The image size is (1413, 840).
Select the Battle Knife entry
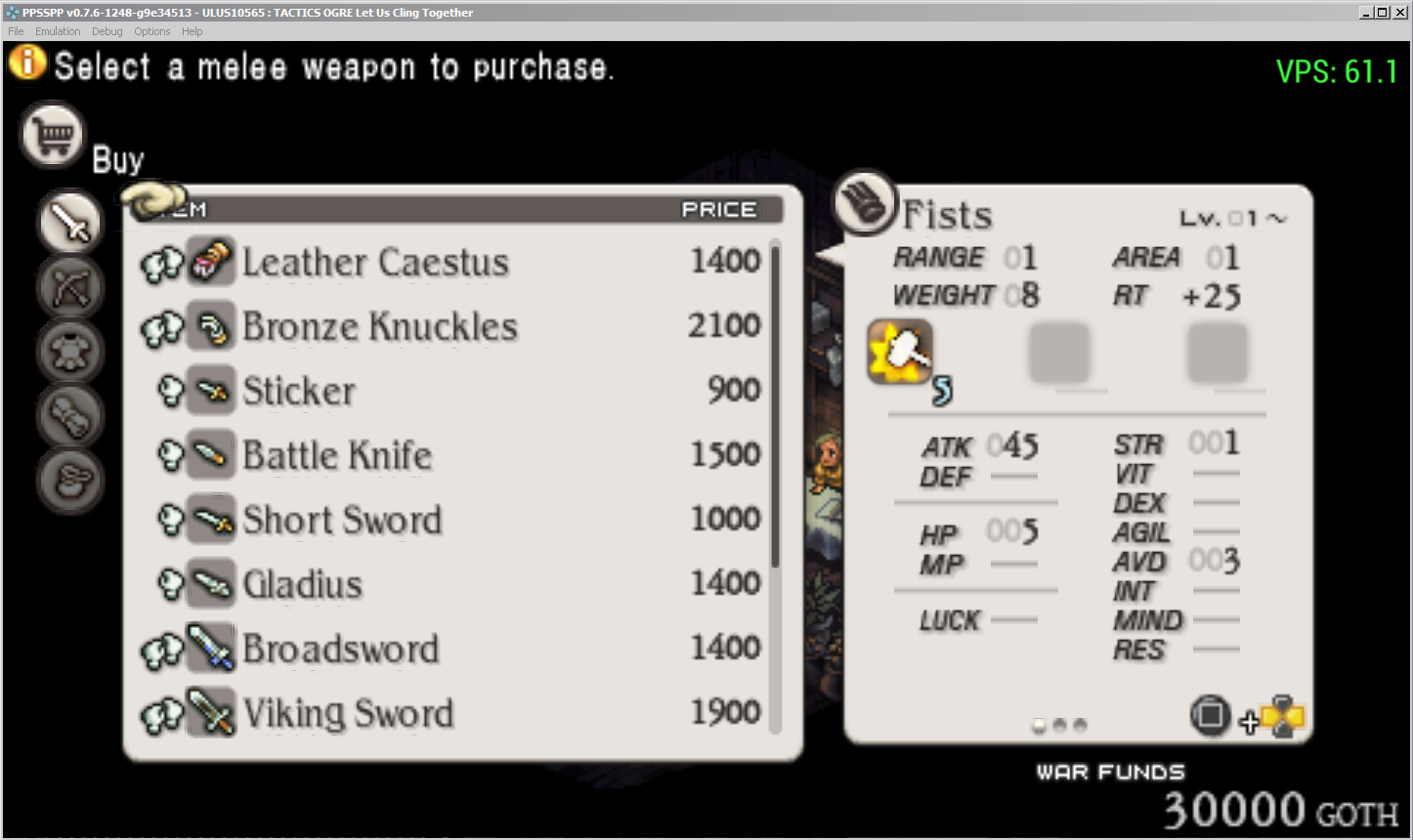[x=337, y=455]
